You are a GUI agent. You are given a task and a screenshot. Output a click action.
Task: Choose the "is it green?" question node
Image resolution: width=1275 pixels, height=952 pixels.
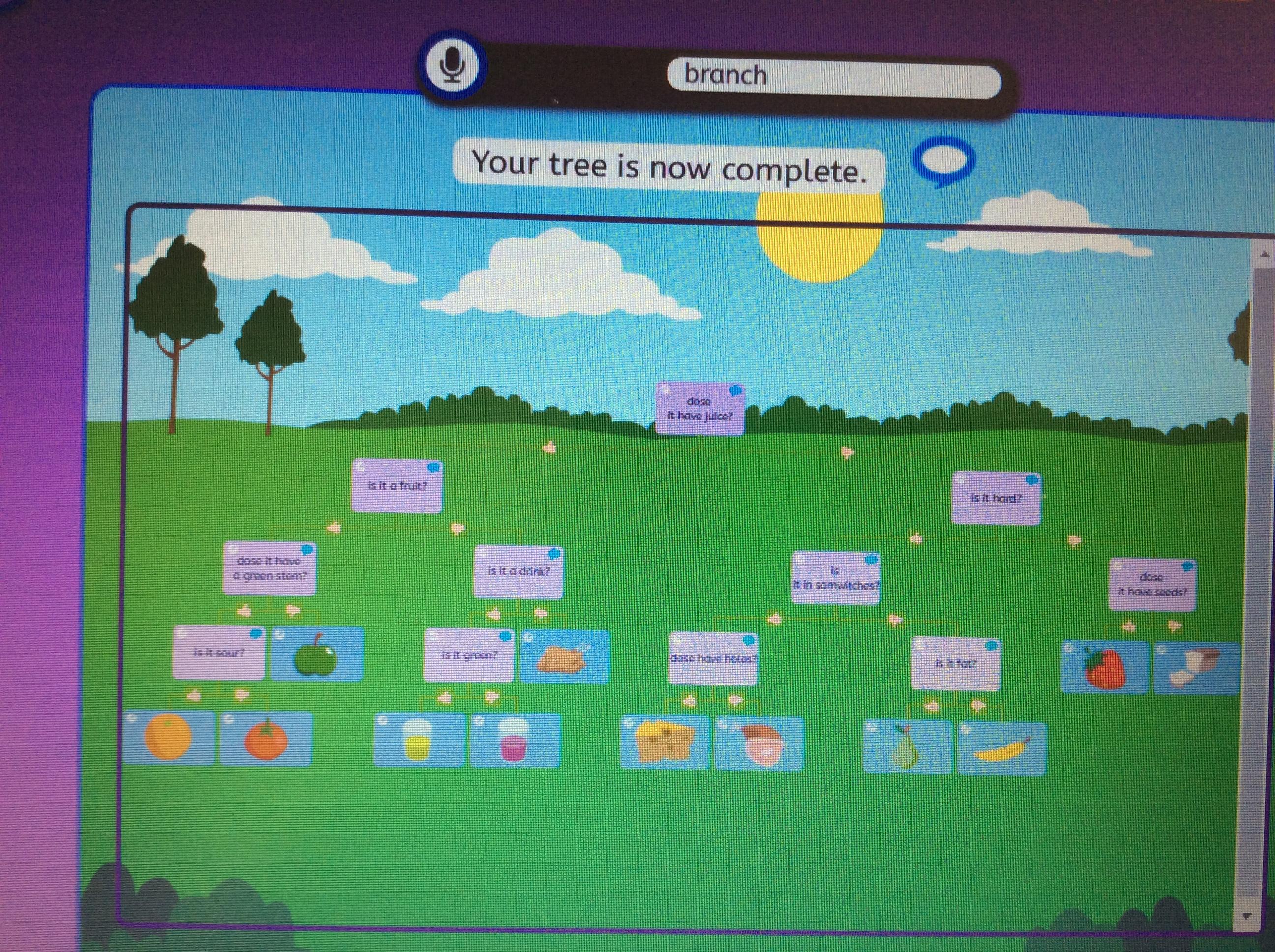point(468,655)
